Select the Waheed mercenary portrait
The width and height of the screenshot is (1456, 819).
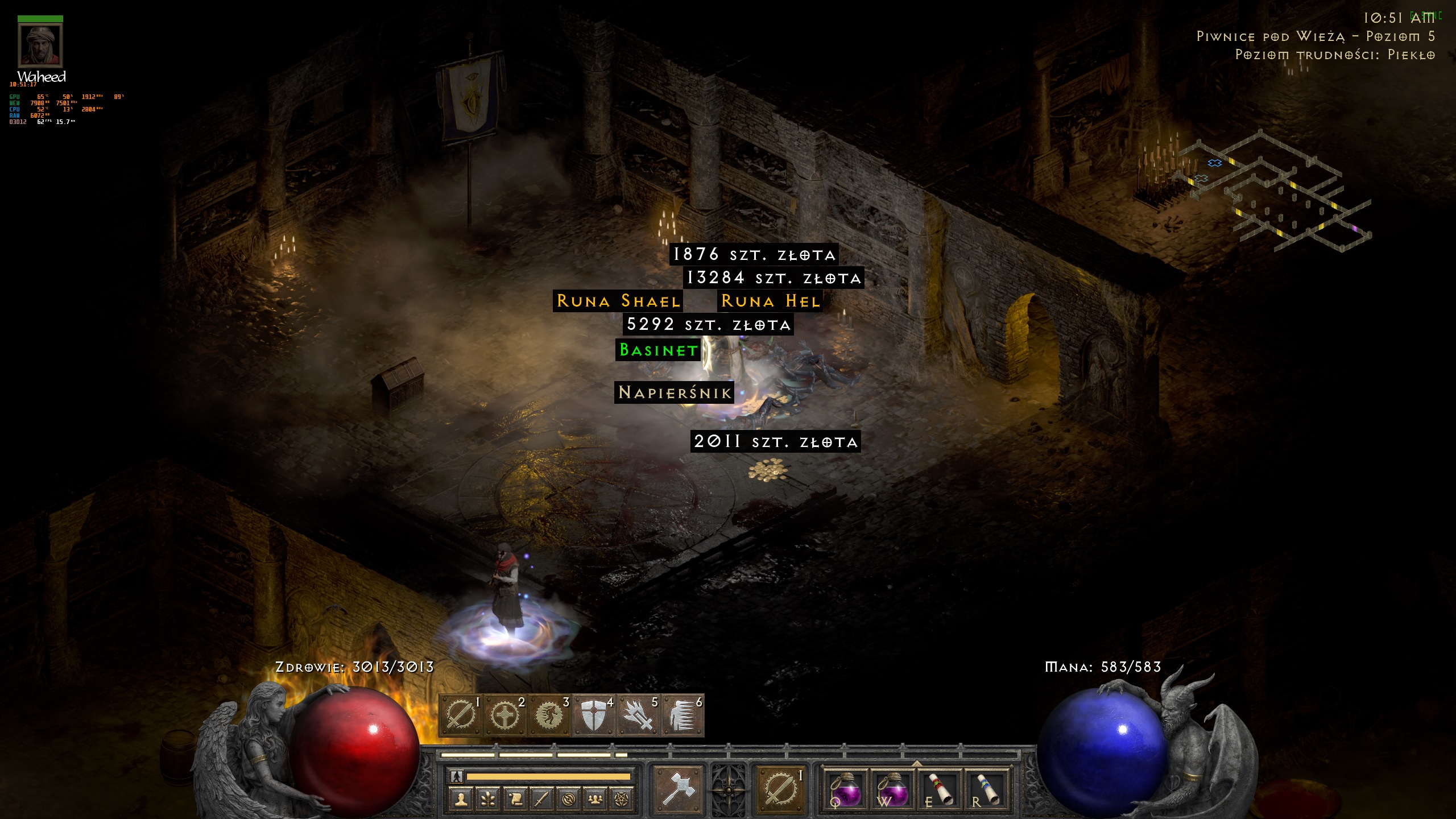[x=40, y=45]
